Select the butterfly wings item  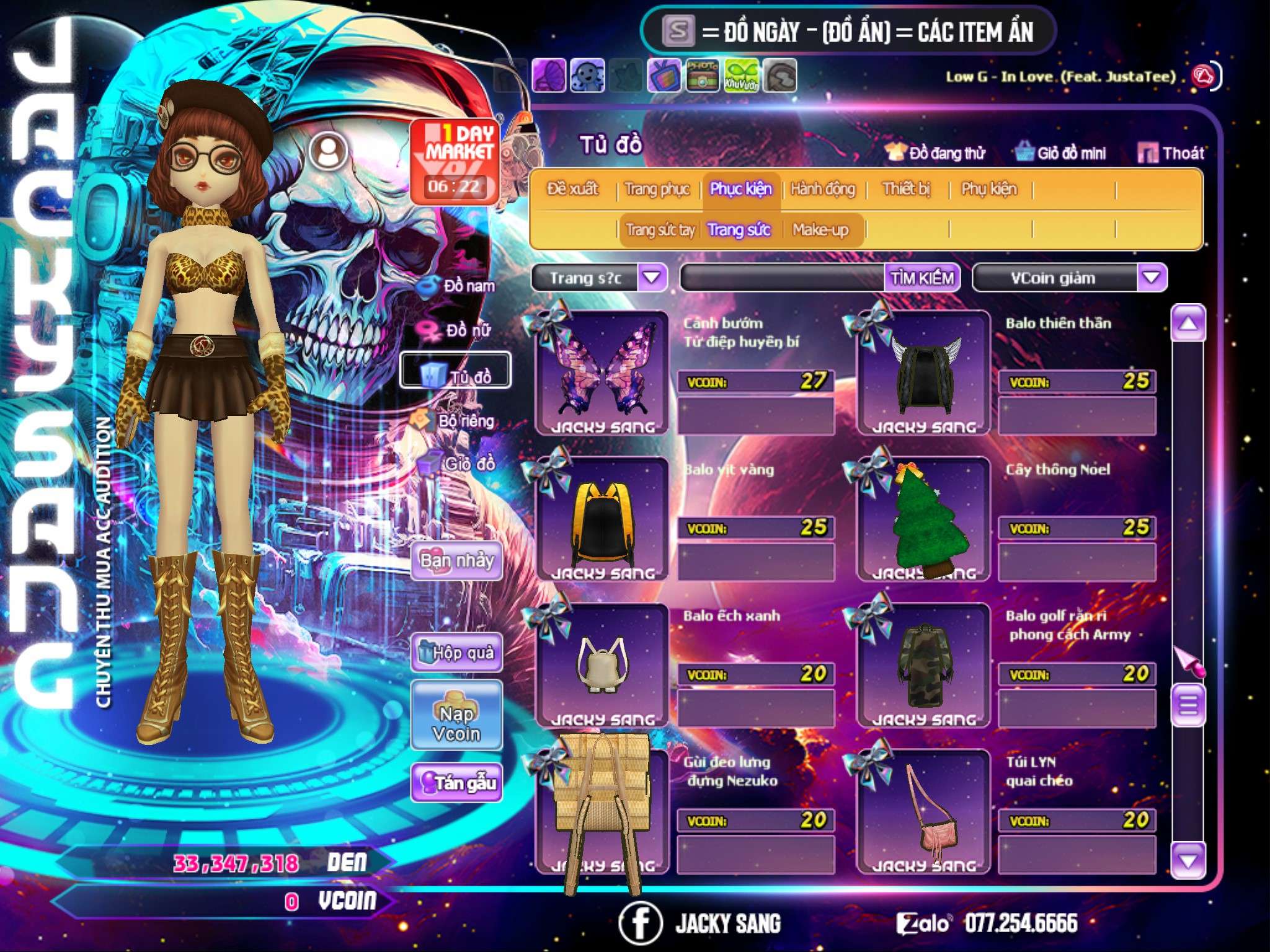point(602,373)
